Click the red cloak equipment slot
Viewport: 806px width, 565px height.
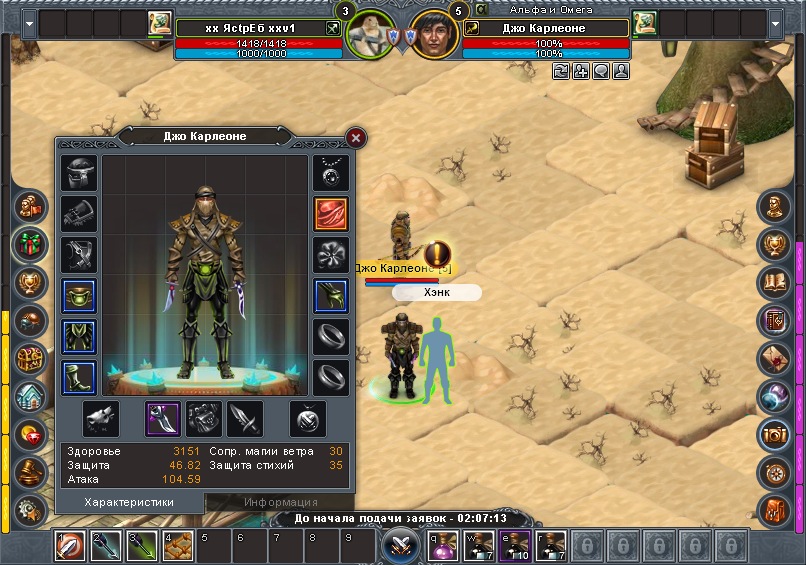(x=331, y=213)
